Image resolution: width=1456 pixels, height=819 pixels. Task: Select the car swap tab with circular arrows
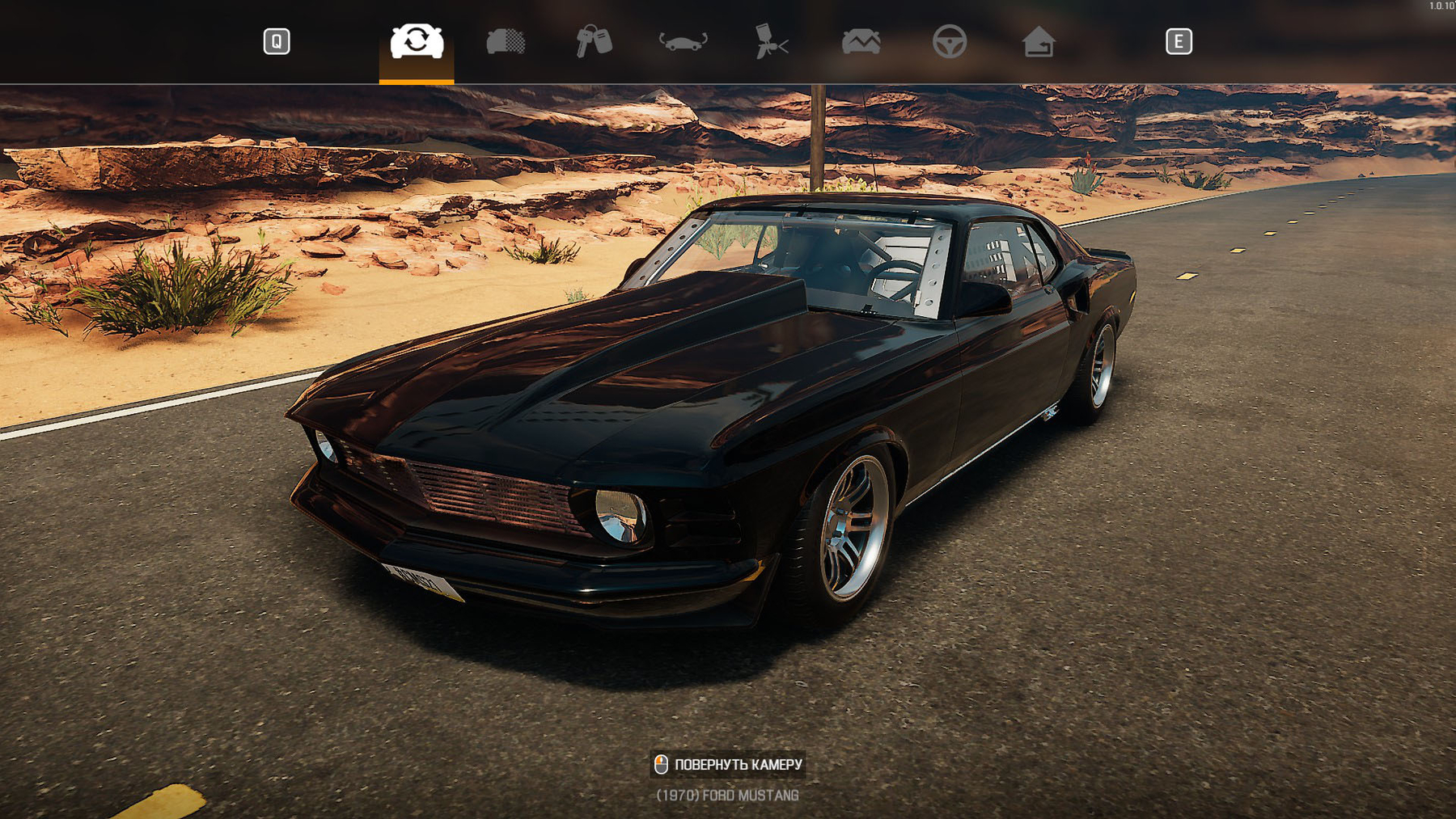tap(417, 41)
